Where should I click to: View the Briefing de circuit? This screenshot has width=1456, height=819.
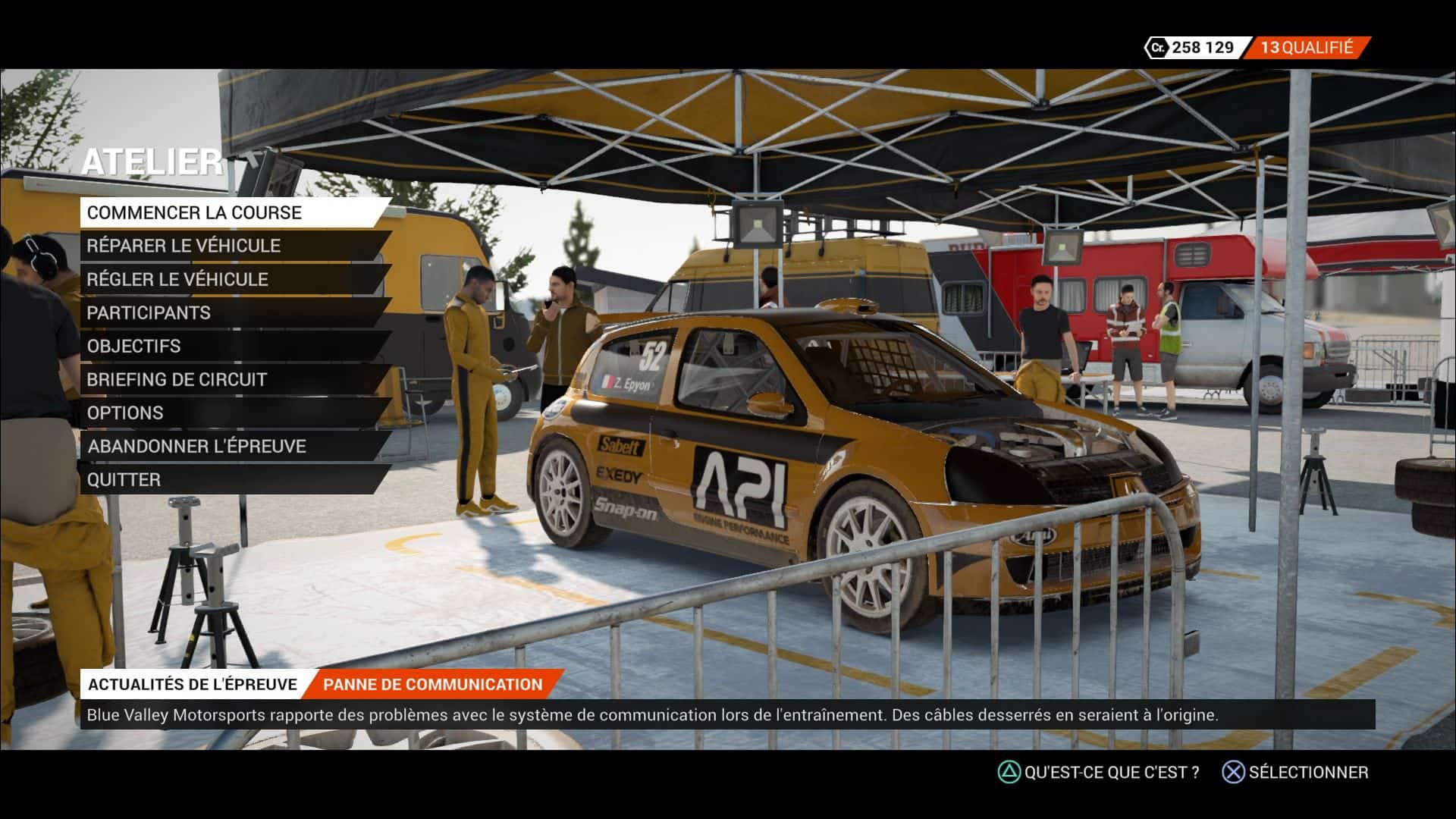coord(177,379)
